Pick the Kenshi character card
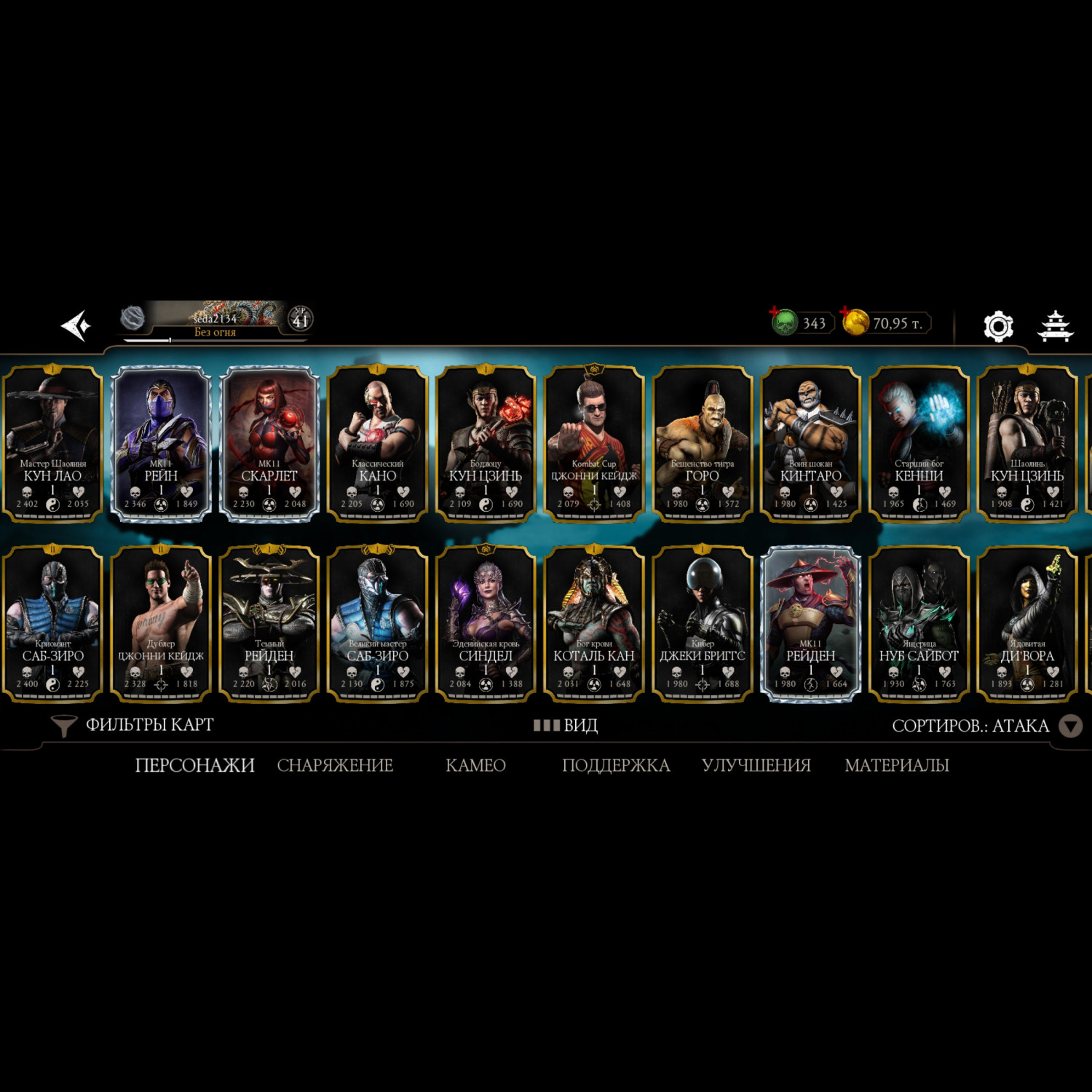This screenshot has width=1092, height=1092. (x=919, y=443)
